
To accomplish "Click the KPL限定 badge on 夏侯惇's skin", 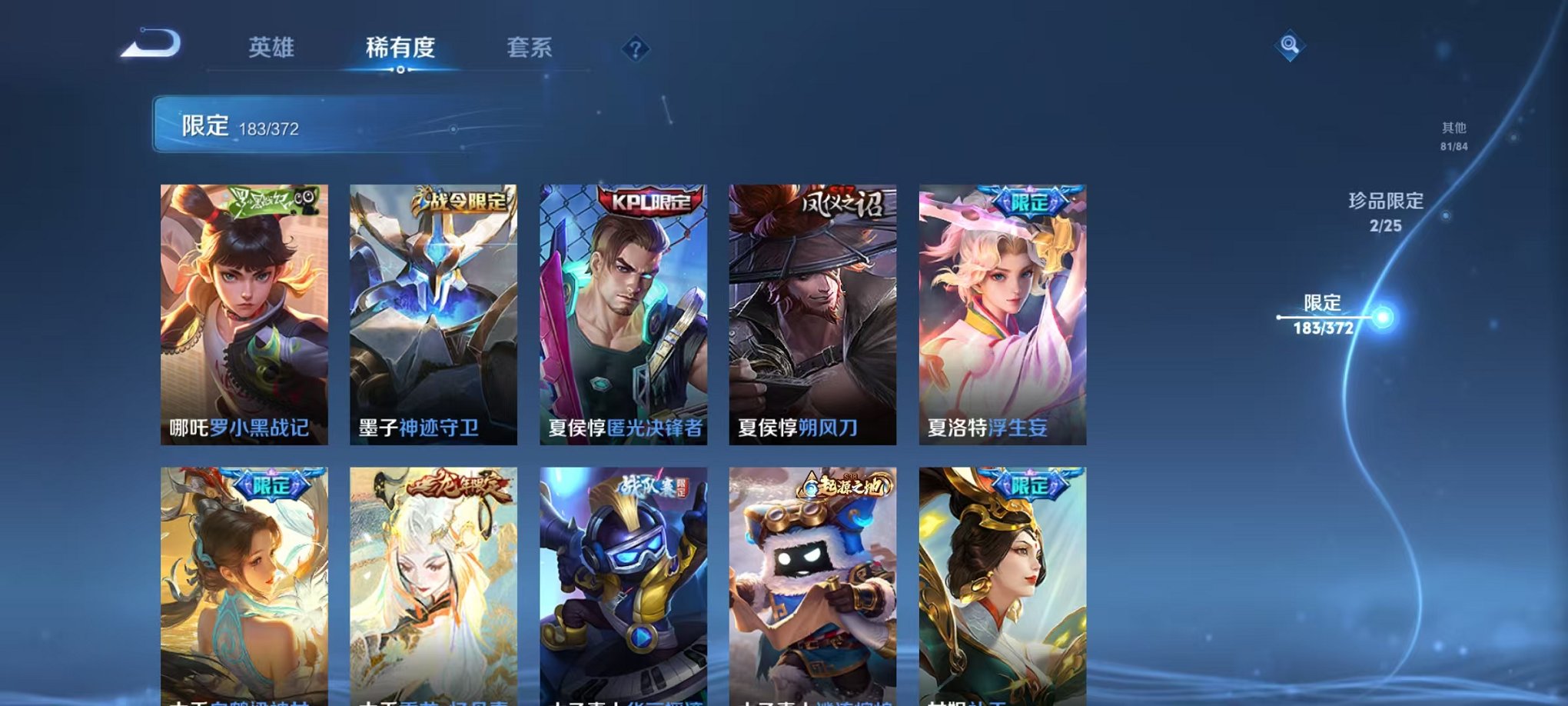I will (x=649, y=201).
